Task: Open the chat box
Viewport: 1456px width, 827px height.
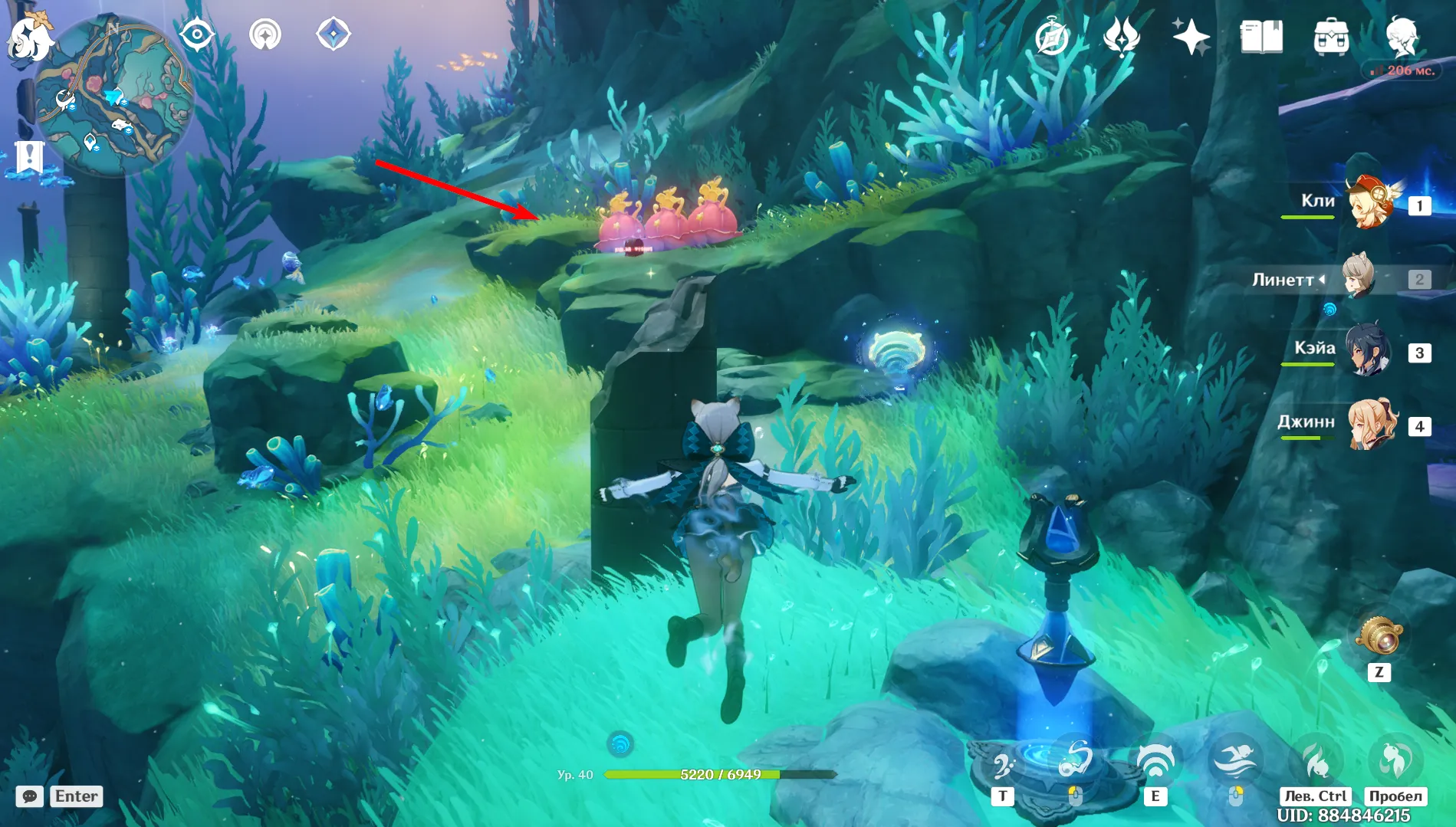Action: click(x=30, y=796)
